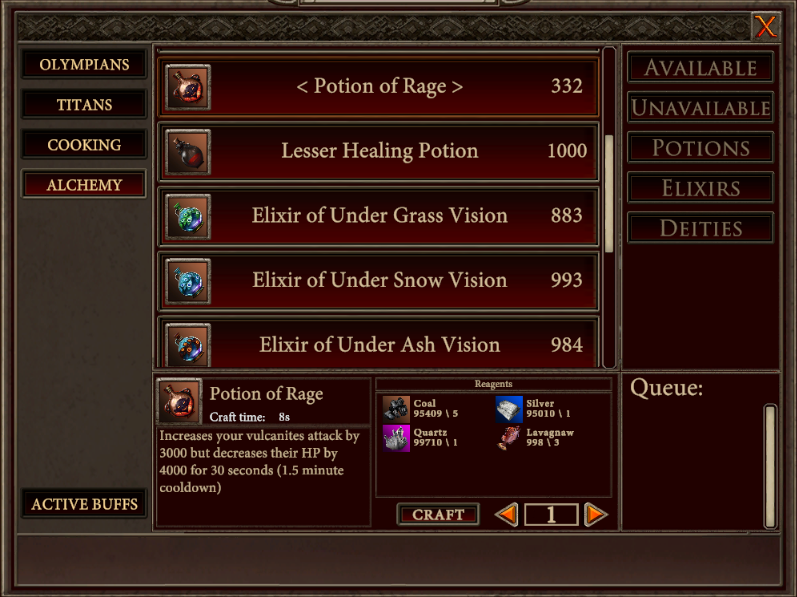Filter recipes by Available
This screenshot has height=597, width=797.
700,68
